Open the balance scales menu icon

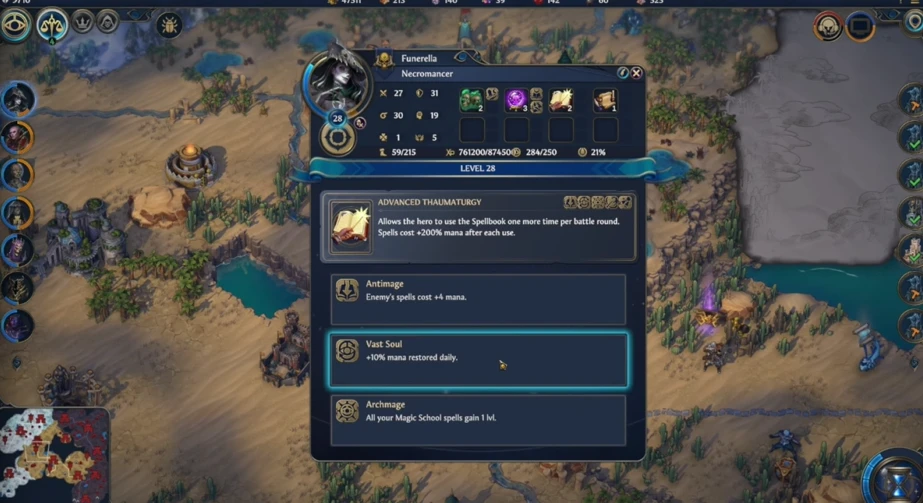click(x=52, y=25)
